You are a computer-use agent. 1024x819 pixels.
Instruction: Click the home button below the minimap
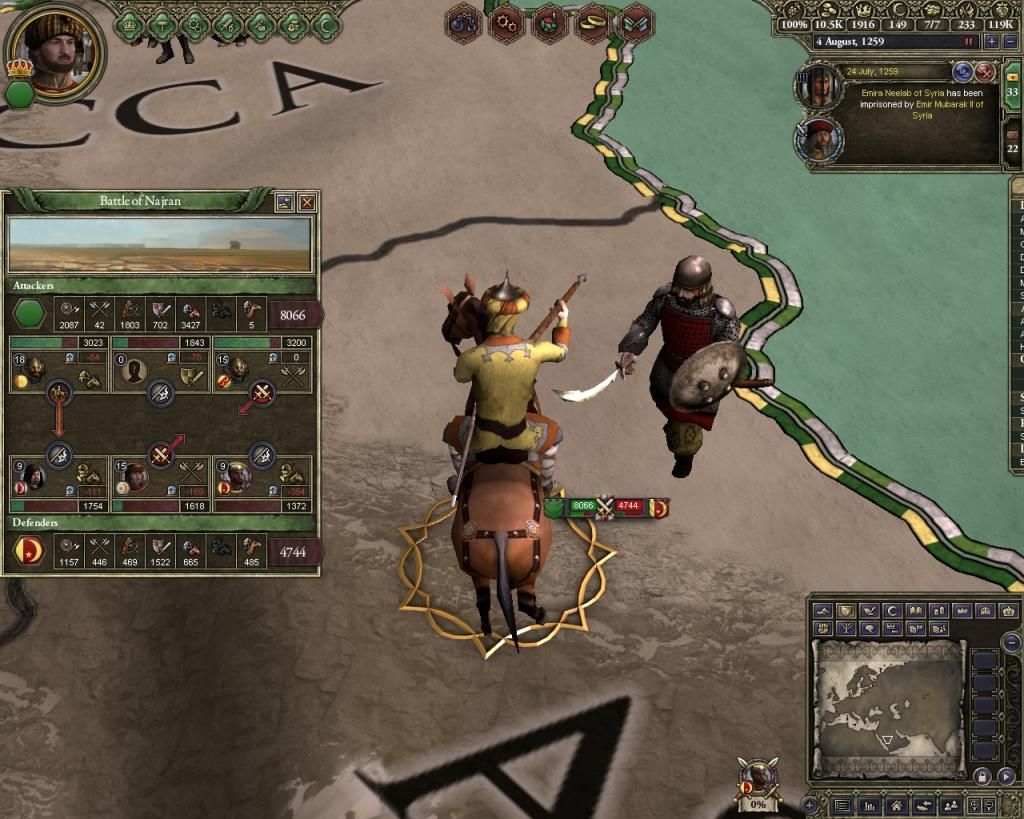pyautogui.click(x=898, y=805)
